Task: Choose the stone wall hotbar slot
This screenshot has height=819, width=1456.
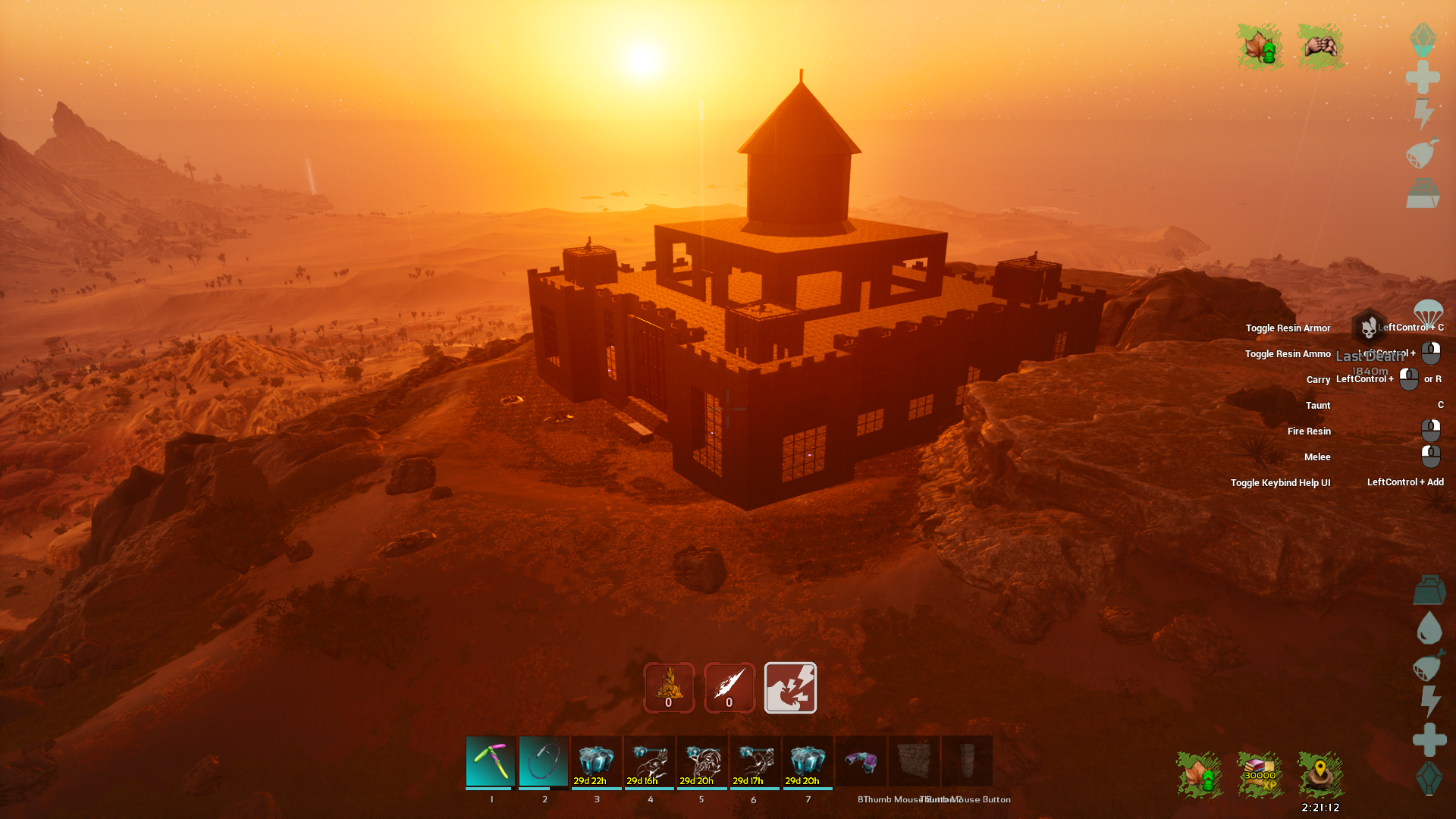Action: 914,761
